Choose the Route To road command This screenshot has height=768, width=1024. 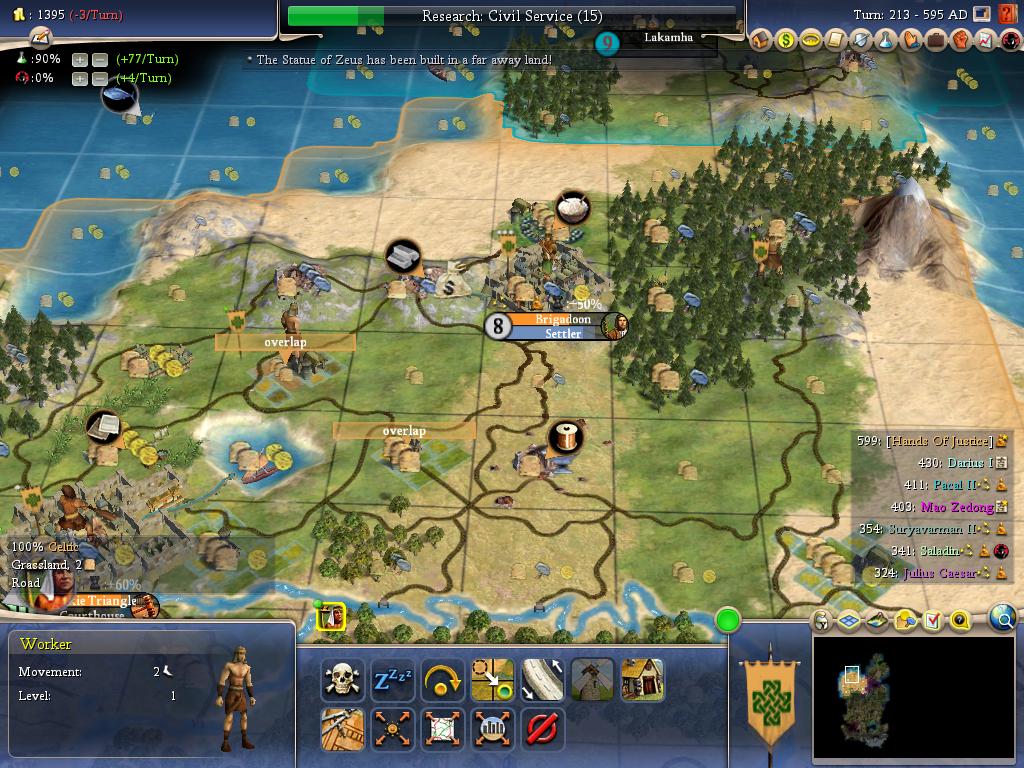point(543,681)
